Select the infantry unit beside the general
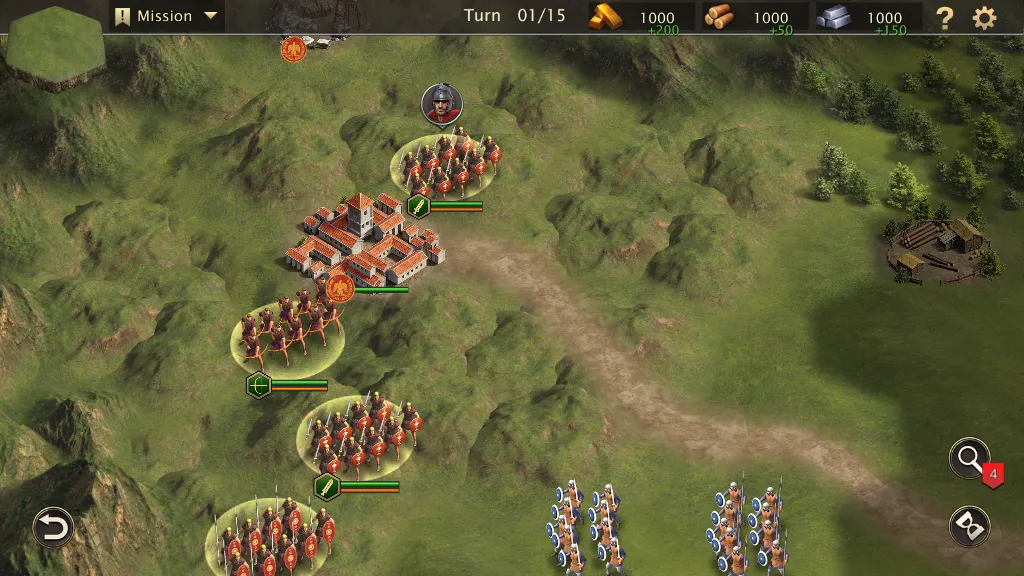Image resolution: width=1024 pixels, height=576 pixels. (x=446, y=165)
